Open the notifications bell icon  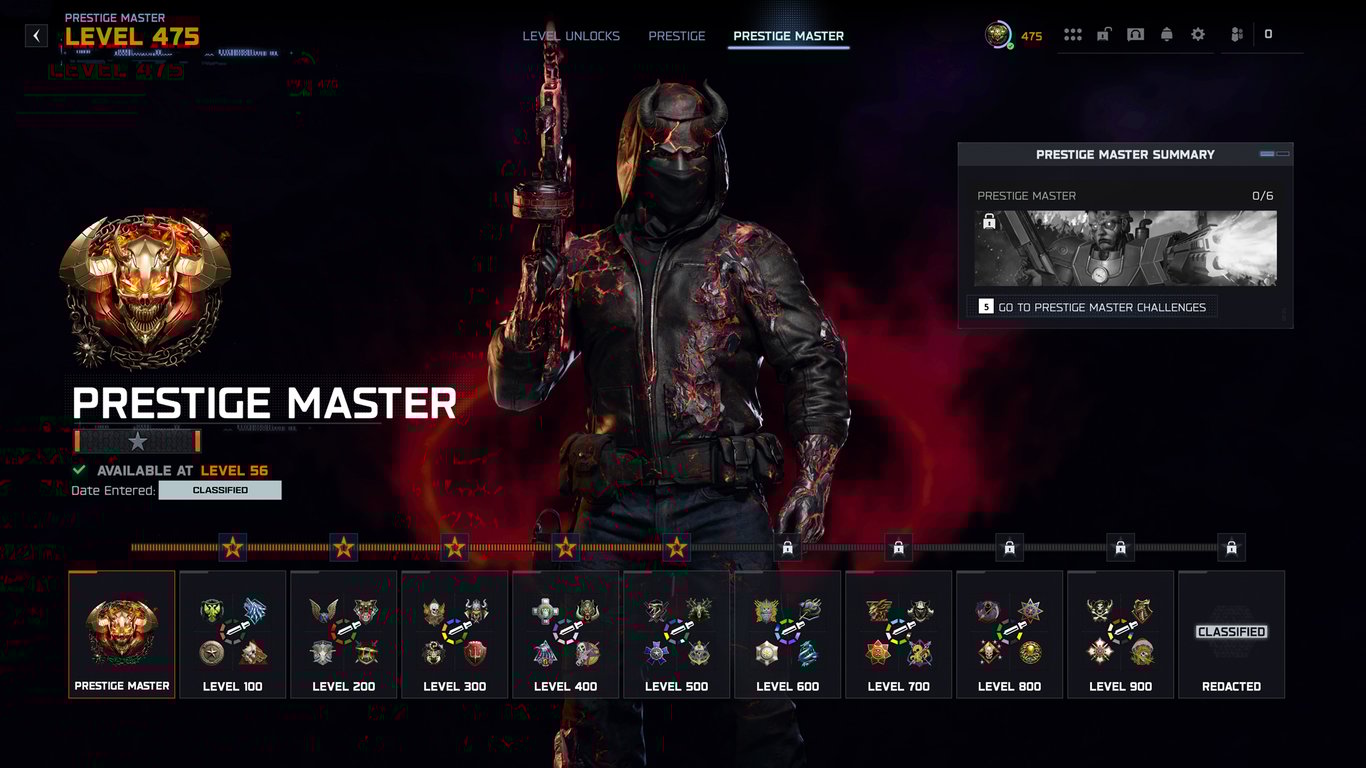pyautogui.click(x=1167, y=34)
